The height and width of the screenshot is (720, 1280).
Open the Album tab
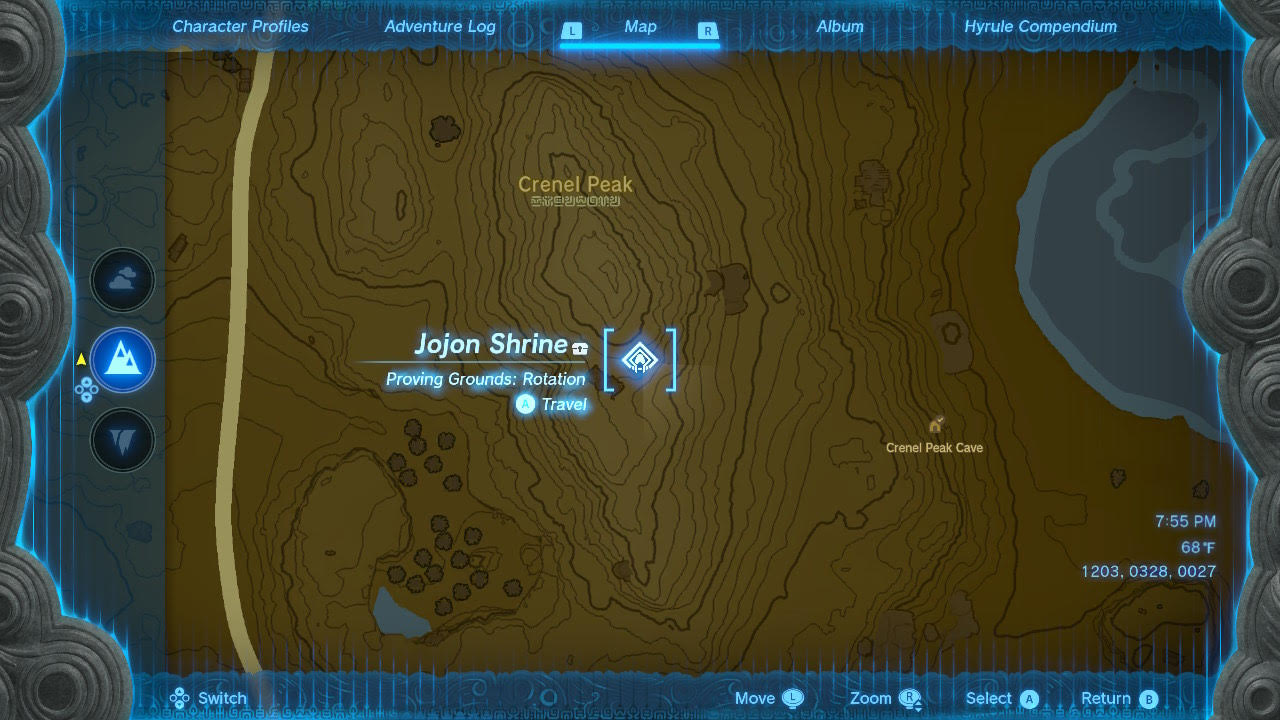pos(839,26)
